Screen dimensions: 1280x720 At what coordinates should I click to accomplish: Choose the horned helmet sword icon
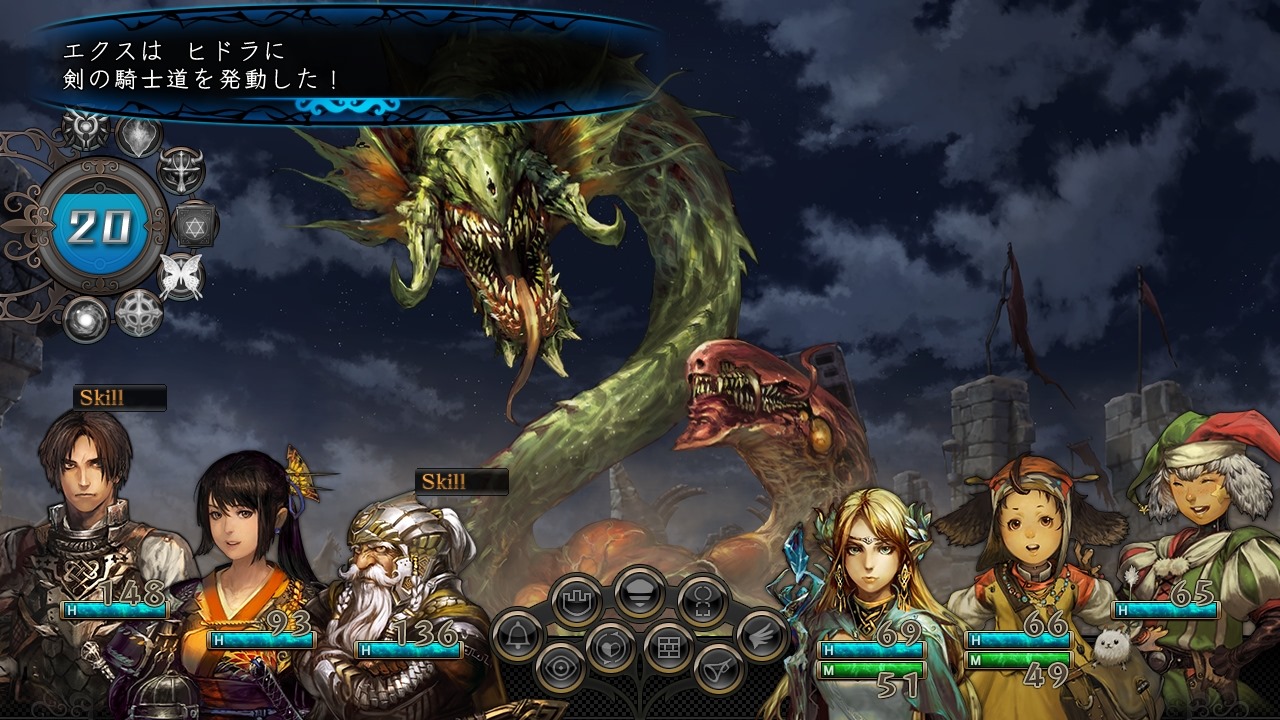(181, 170)
